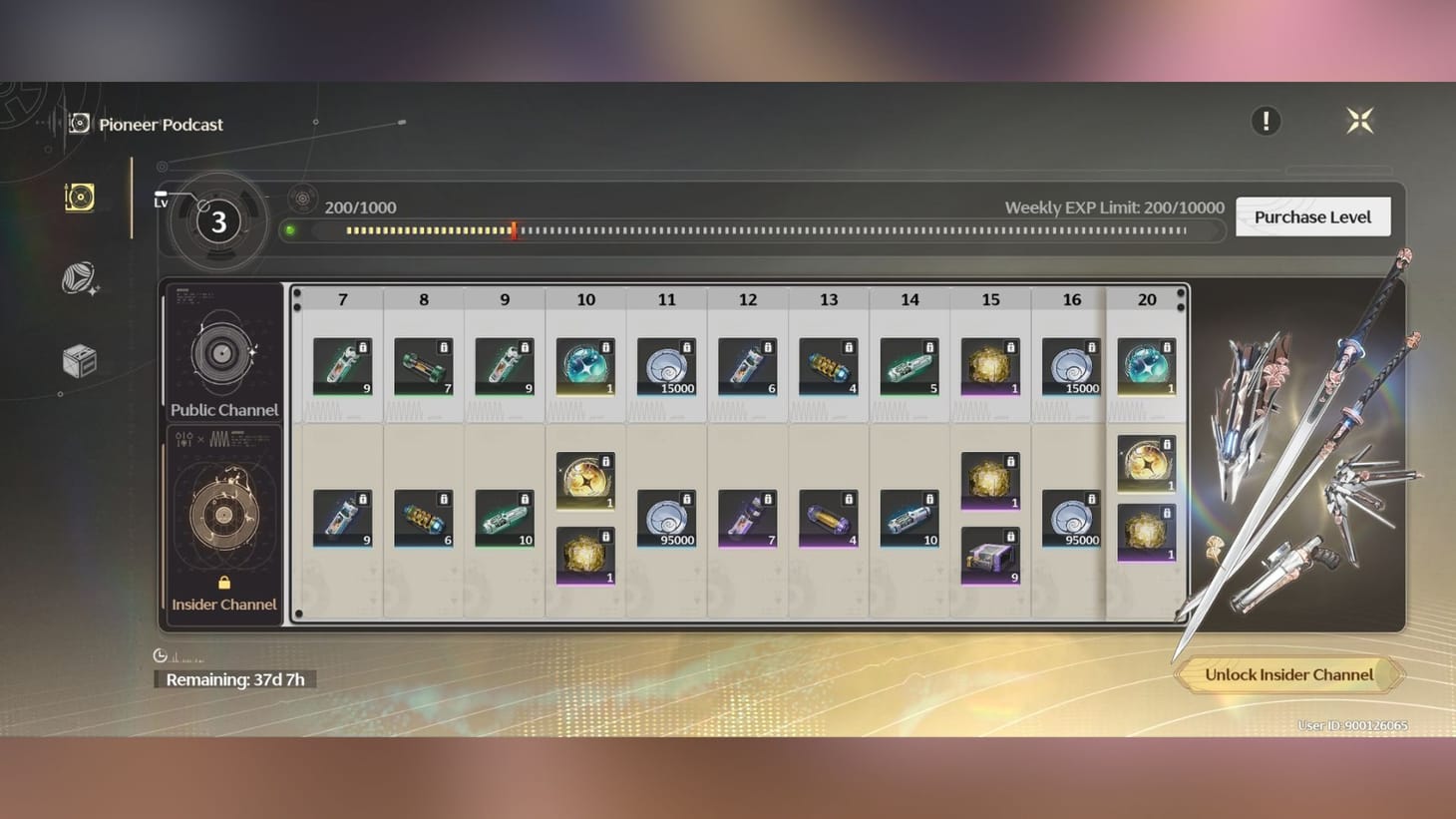Click the clock icon above the Remaining timer
This screenshot has height=819, width=1456.
[160, 655]
